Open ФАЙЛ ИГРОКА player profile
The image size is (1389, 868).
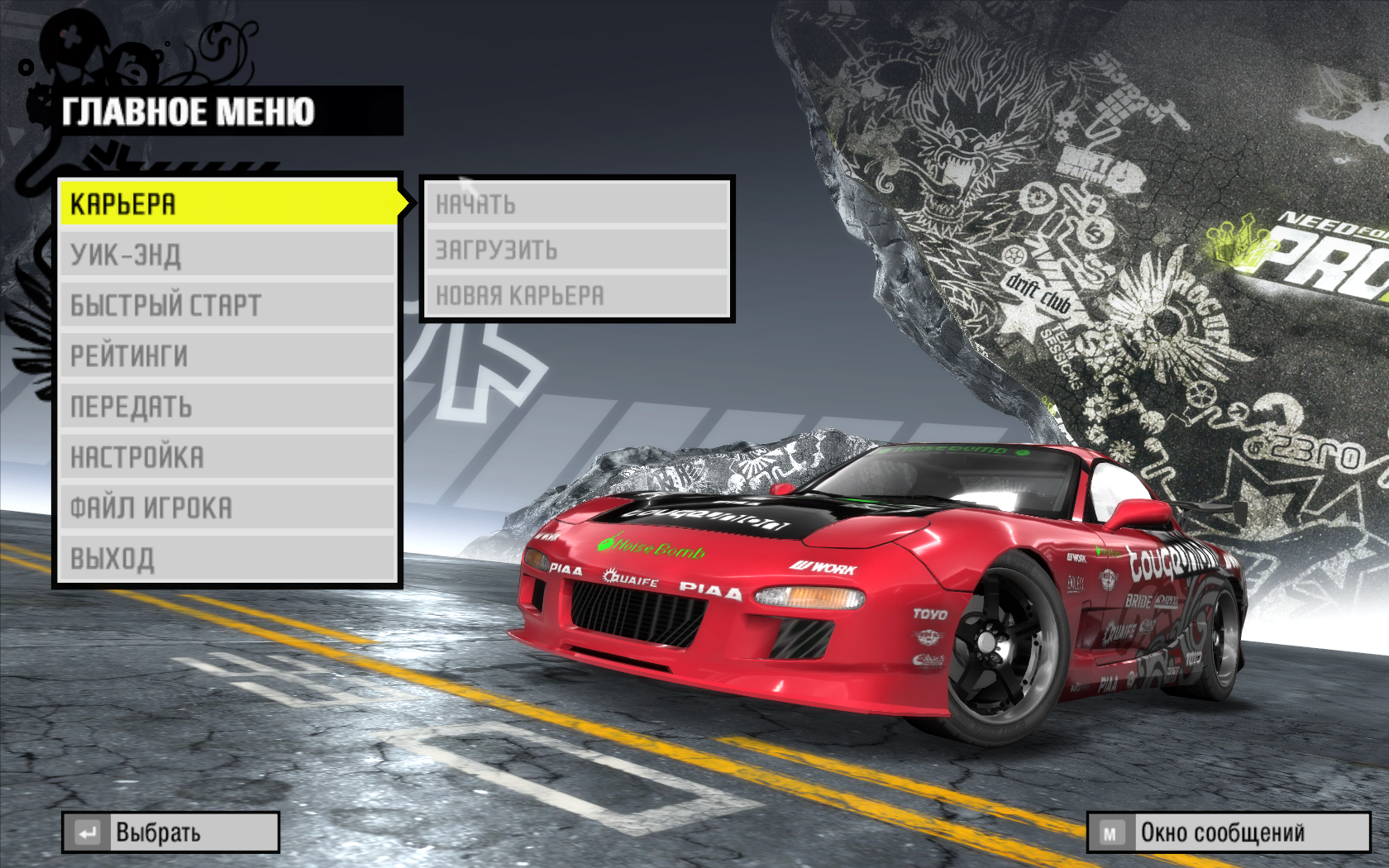click(x=227, y=508)
